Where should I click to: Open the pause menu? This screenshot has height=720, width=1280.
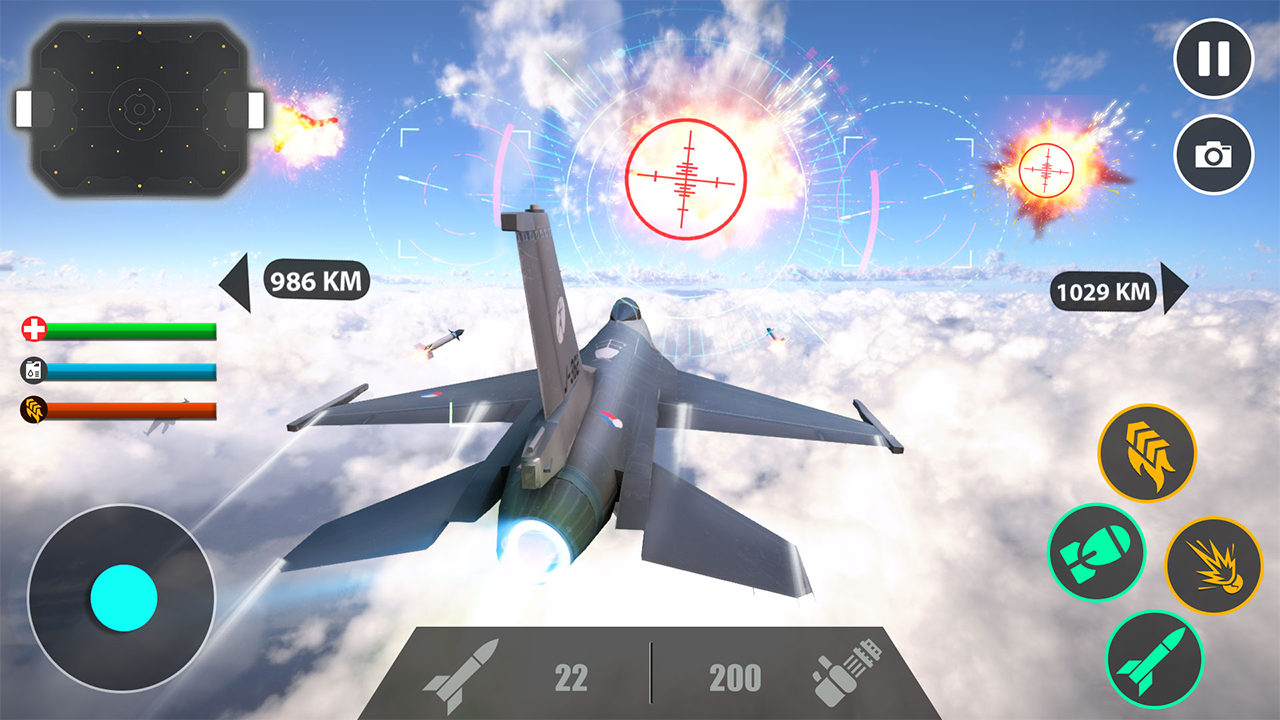pyautogui.click(x=1214, y=60)
